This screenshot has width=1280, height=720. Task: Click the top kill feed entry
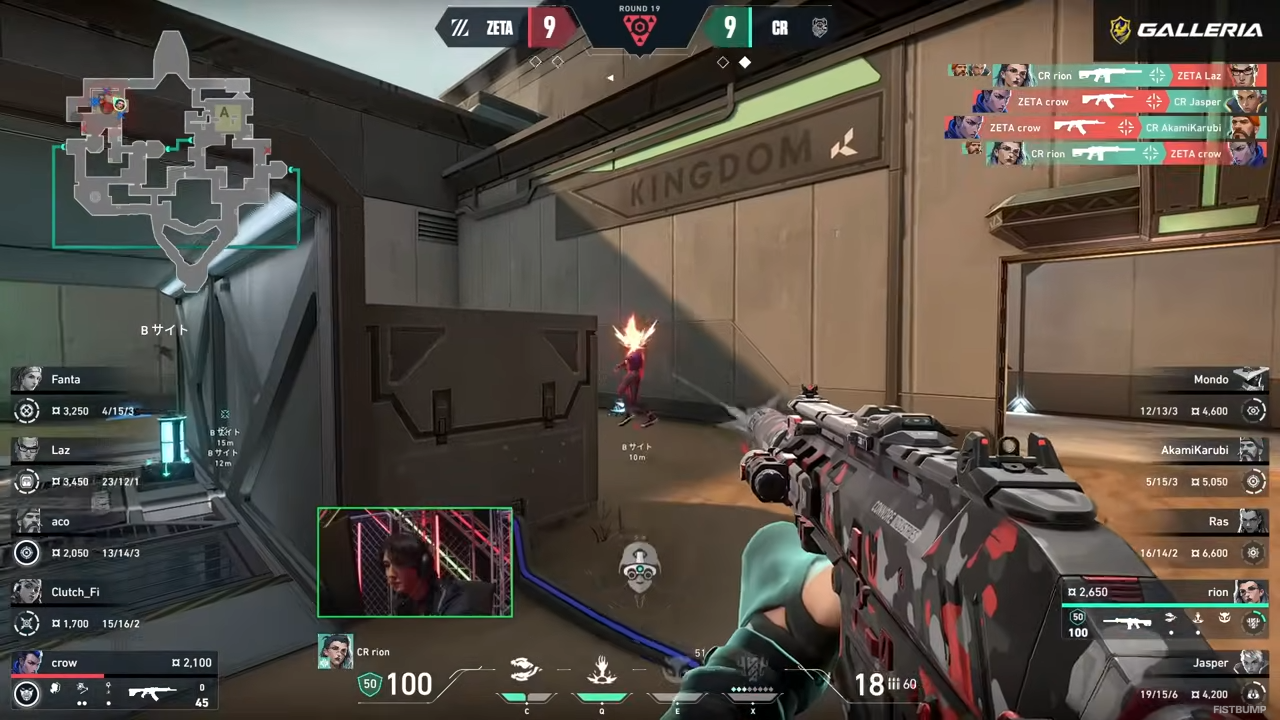[1108, 75]
